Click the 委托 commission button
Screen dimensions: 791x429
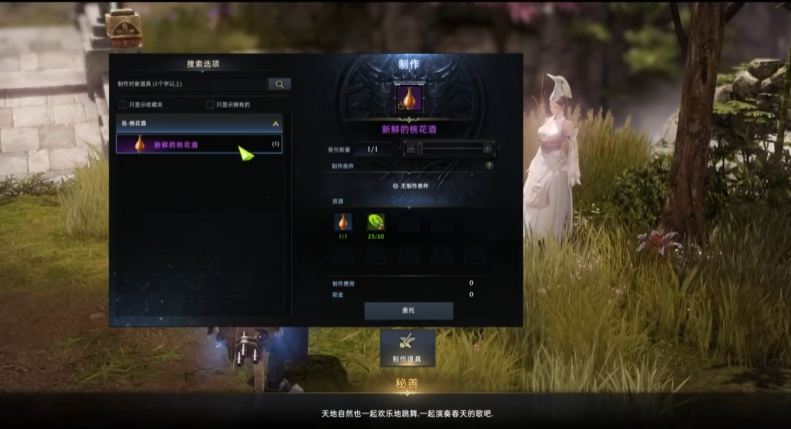(408, 311)
